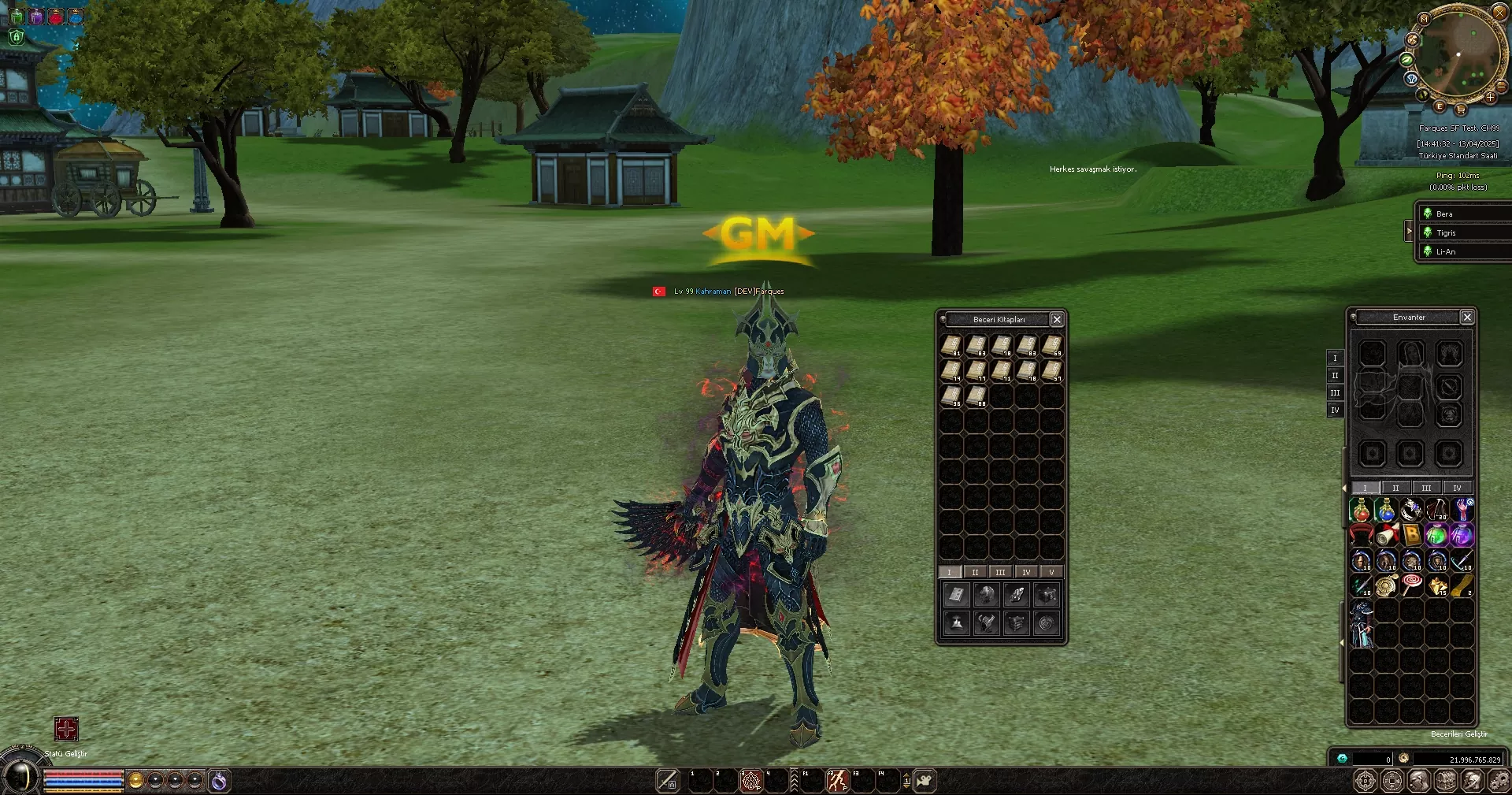The height and width of the screenshot is (795, 1512).
Task: Click the Statü Geliştir button
Action: pos(67,730)
